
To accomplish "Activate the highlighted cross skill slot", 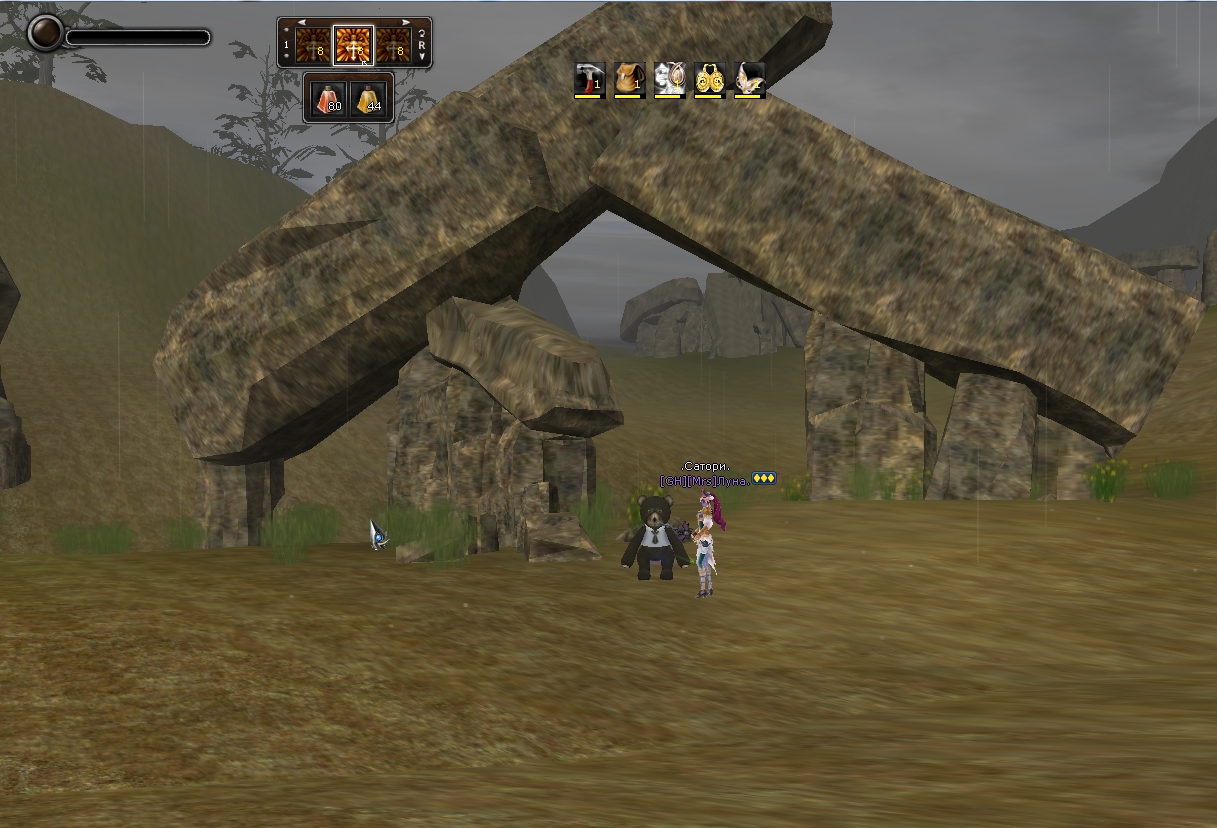I will [353, 45].
